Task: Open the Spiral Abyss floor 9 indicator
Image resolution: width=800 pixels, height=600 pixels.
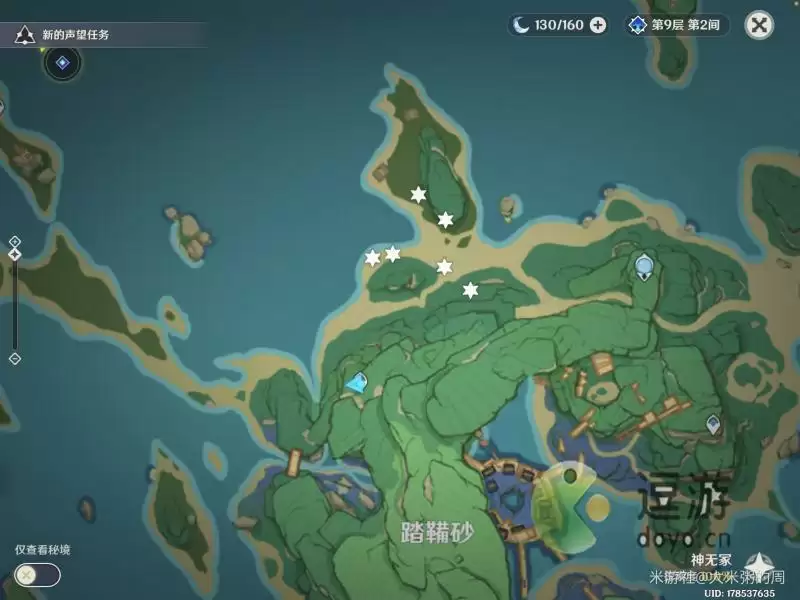Action: [677, 25]
